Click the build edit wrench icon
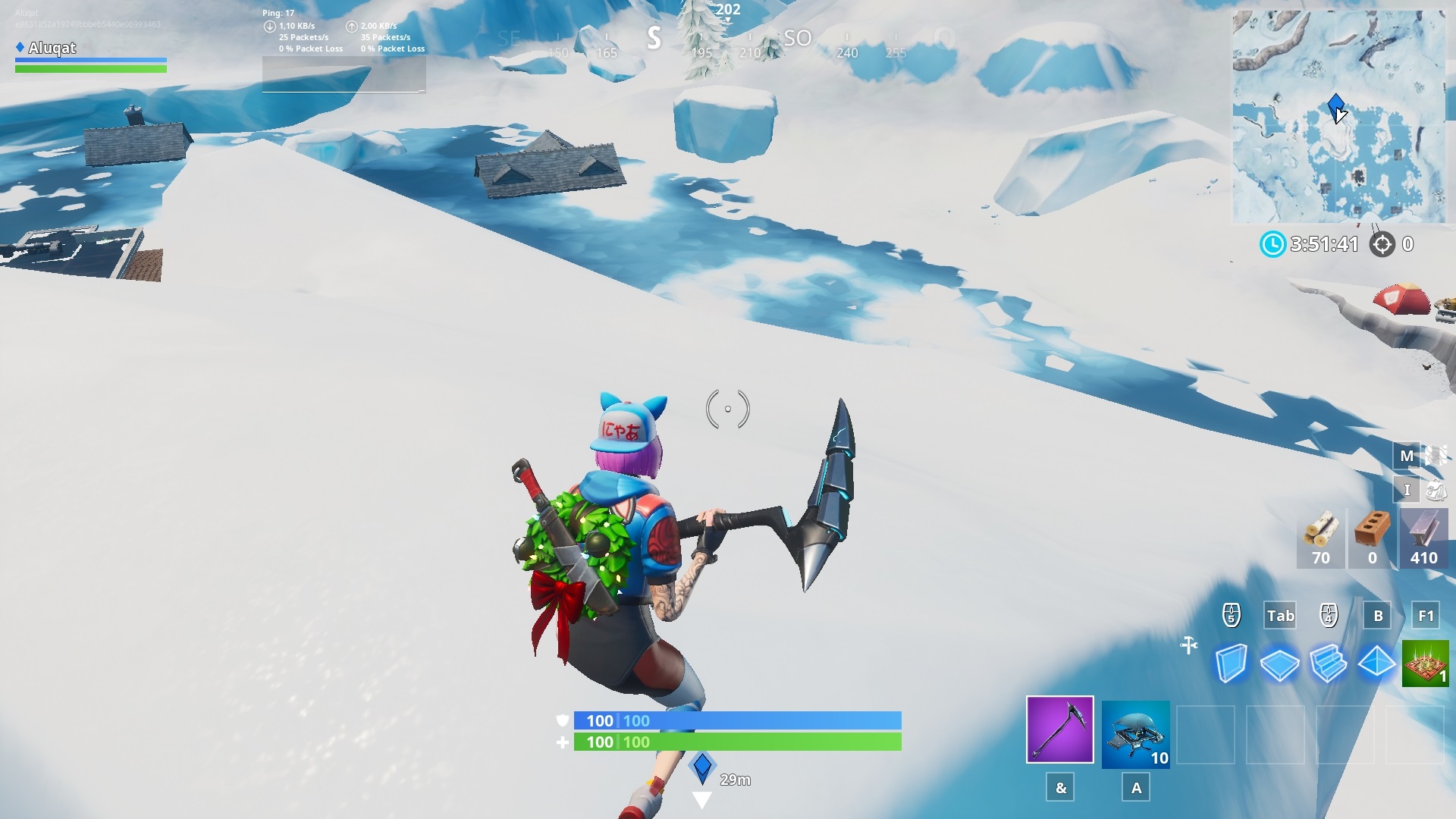Image resolution: width=1456 pixels, height=819 pixels. point(1187,645)
